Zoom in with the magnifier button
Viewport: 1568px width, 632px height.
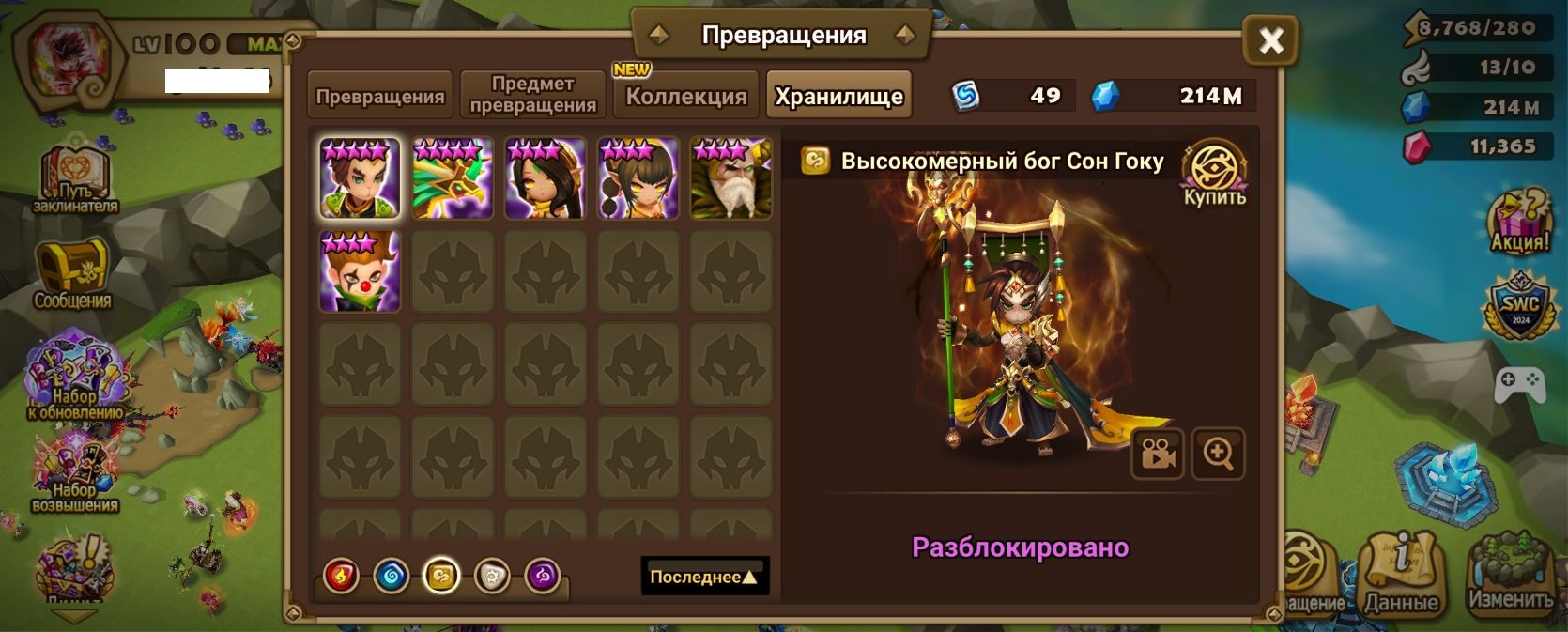tap(1218, 454)
